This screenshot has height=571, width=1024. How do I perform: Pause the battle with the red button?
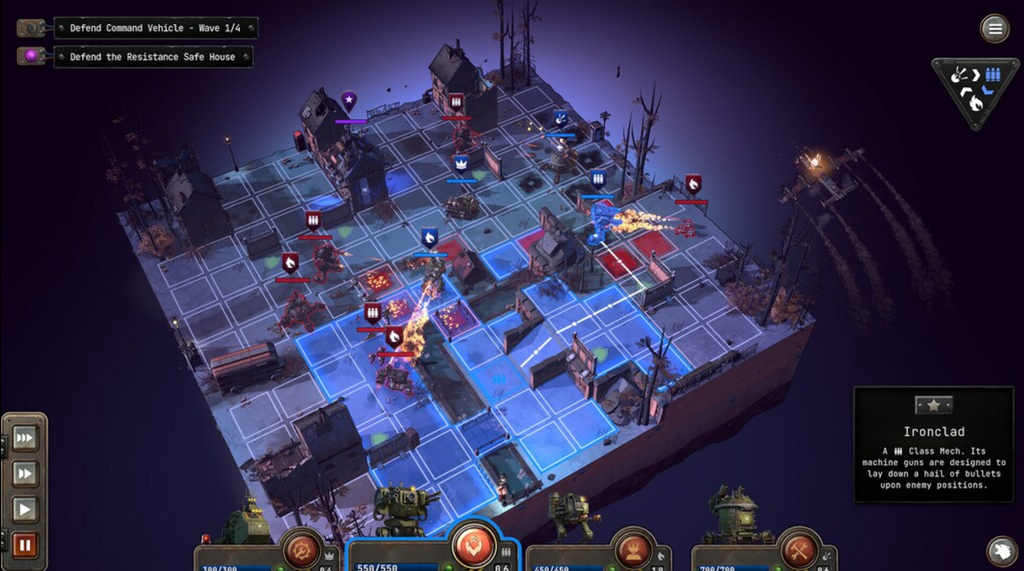point(25,545)
